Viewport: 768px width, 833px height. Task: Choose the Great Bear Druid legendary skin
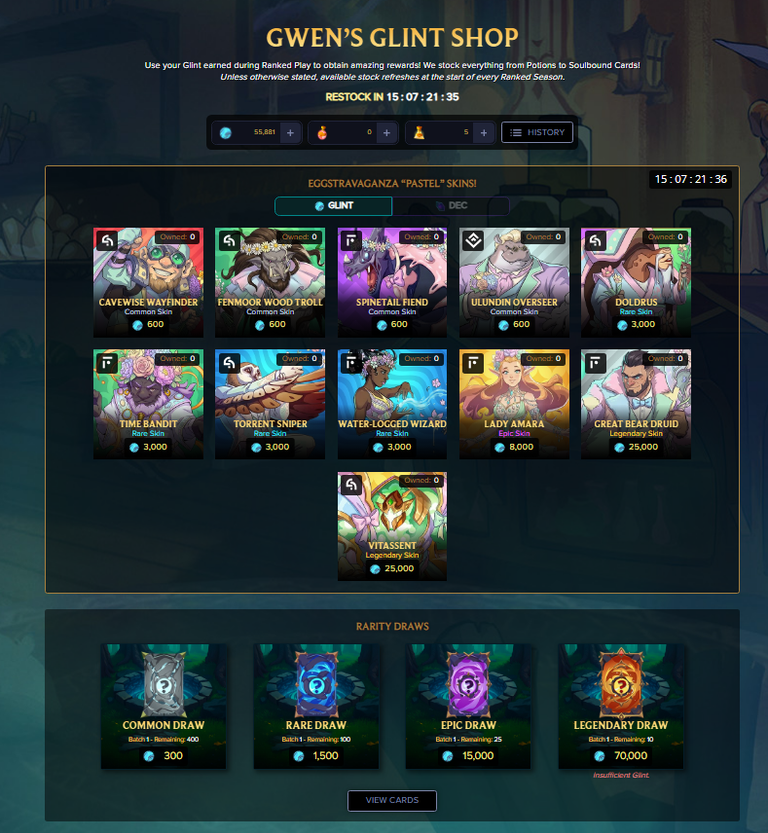(x=636, y=404)
